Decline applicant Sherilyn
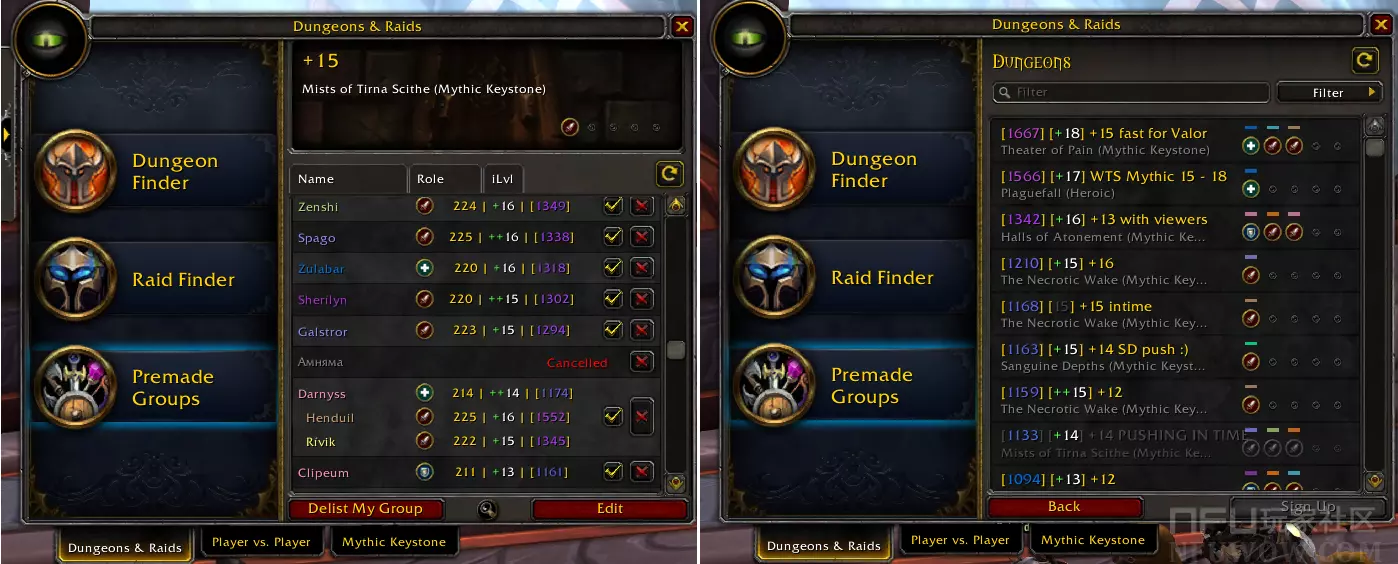The image size is (1398, 564). (642, 299)
